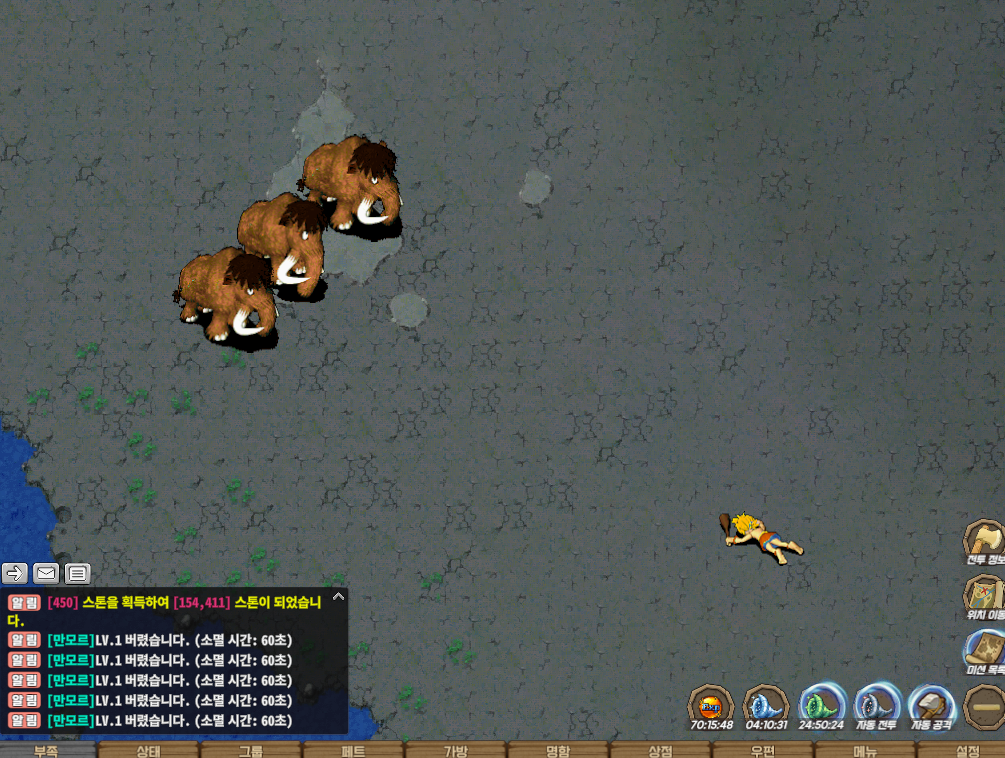1005x758 pixels.
Task: Open the 상태 (Status) menu
Action: [x=148, y=750]
